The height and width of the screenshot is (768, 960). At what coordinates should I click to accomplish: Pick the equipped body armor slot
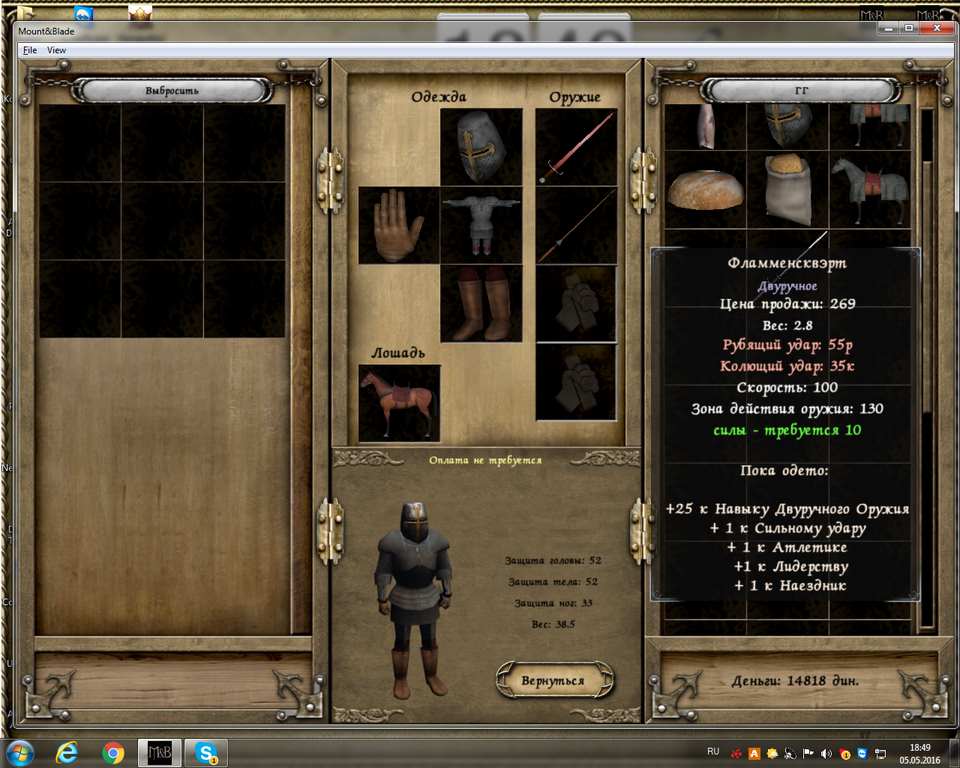click(481, 225)
